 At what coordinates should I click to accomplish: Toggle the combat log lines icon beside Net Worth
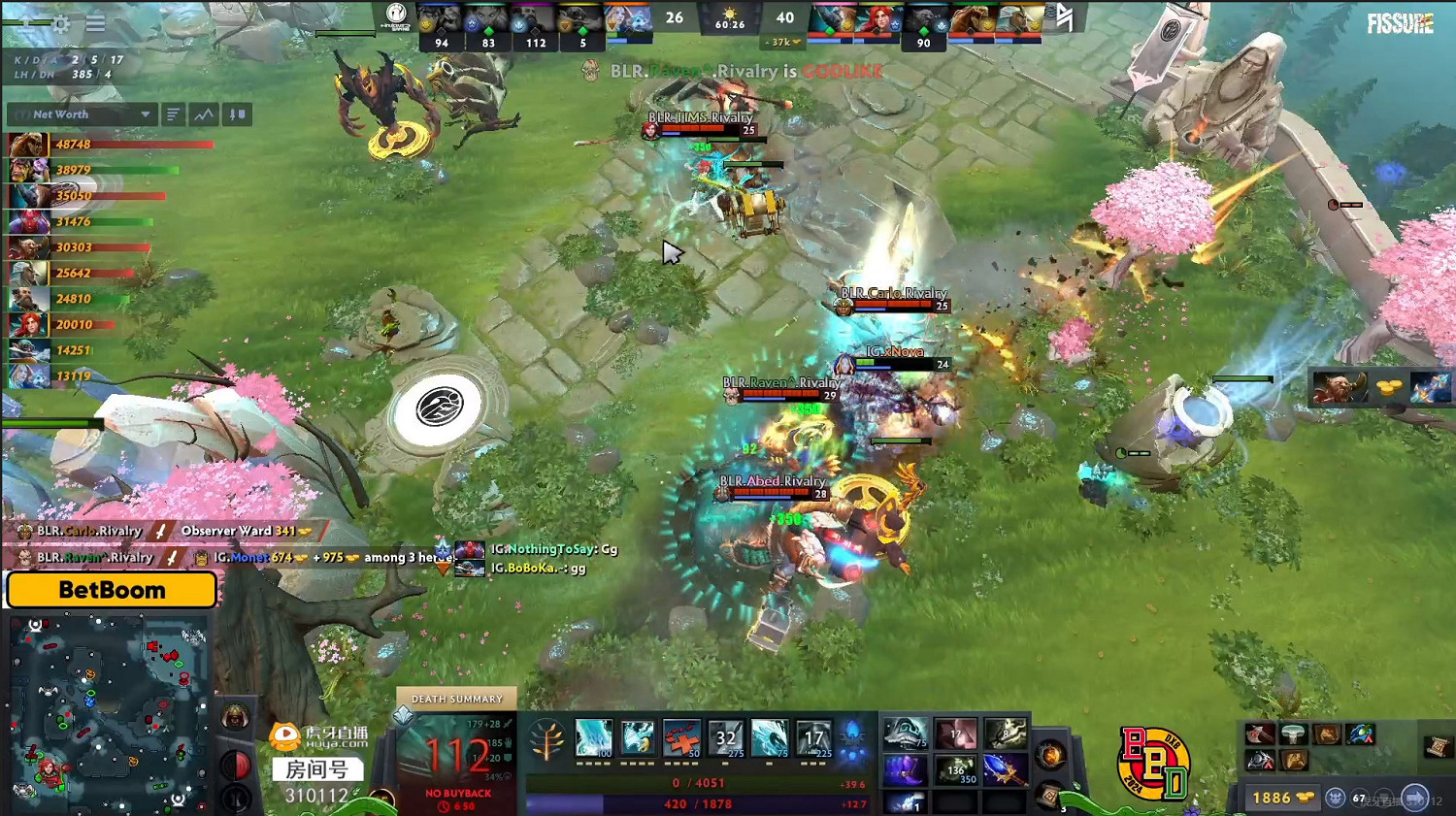(172, 114)
